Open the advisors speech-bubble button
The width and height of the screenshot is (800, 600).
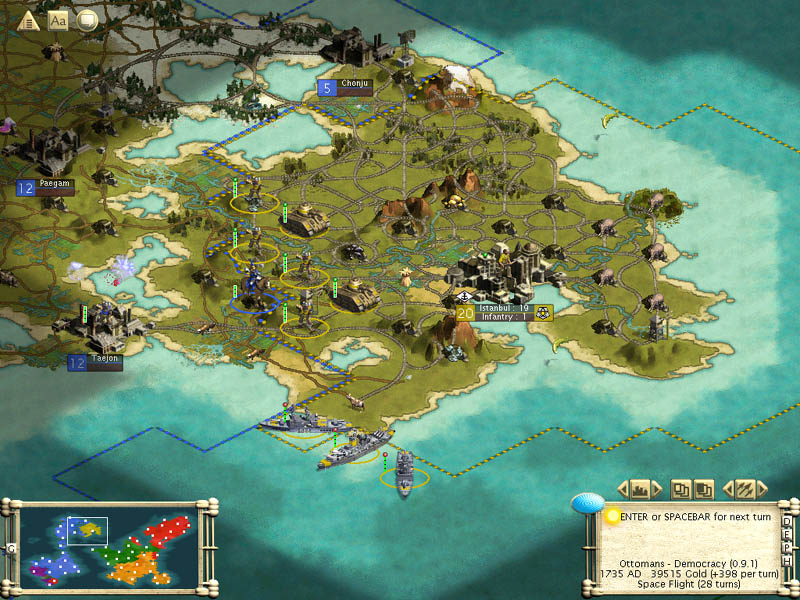point(87,20)
